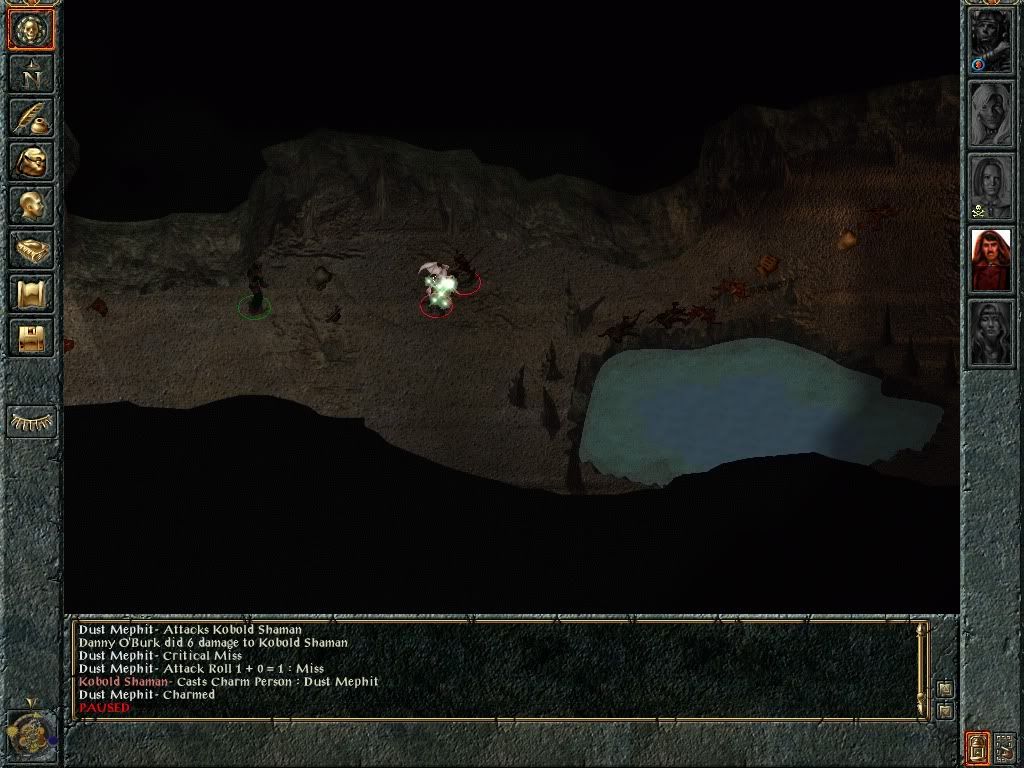Click the select-all party button in corner
The height and width of the screenshot is (768, 1024).
point(1004,746)
